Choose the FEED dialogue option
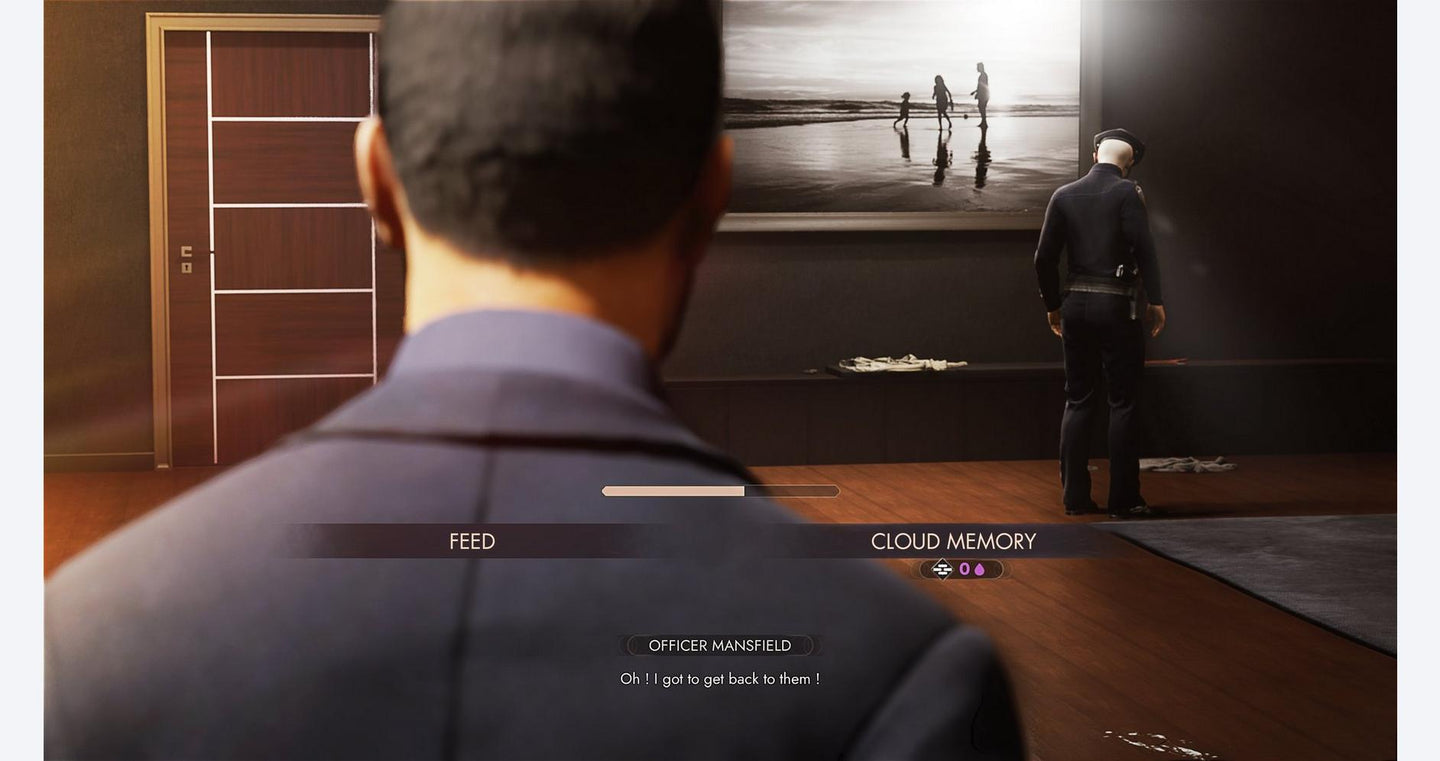This screenshot has height=761, width=1440. tap(472, 541)
